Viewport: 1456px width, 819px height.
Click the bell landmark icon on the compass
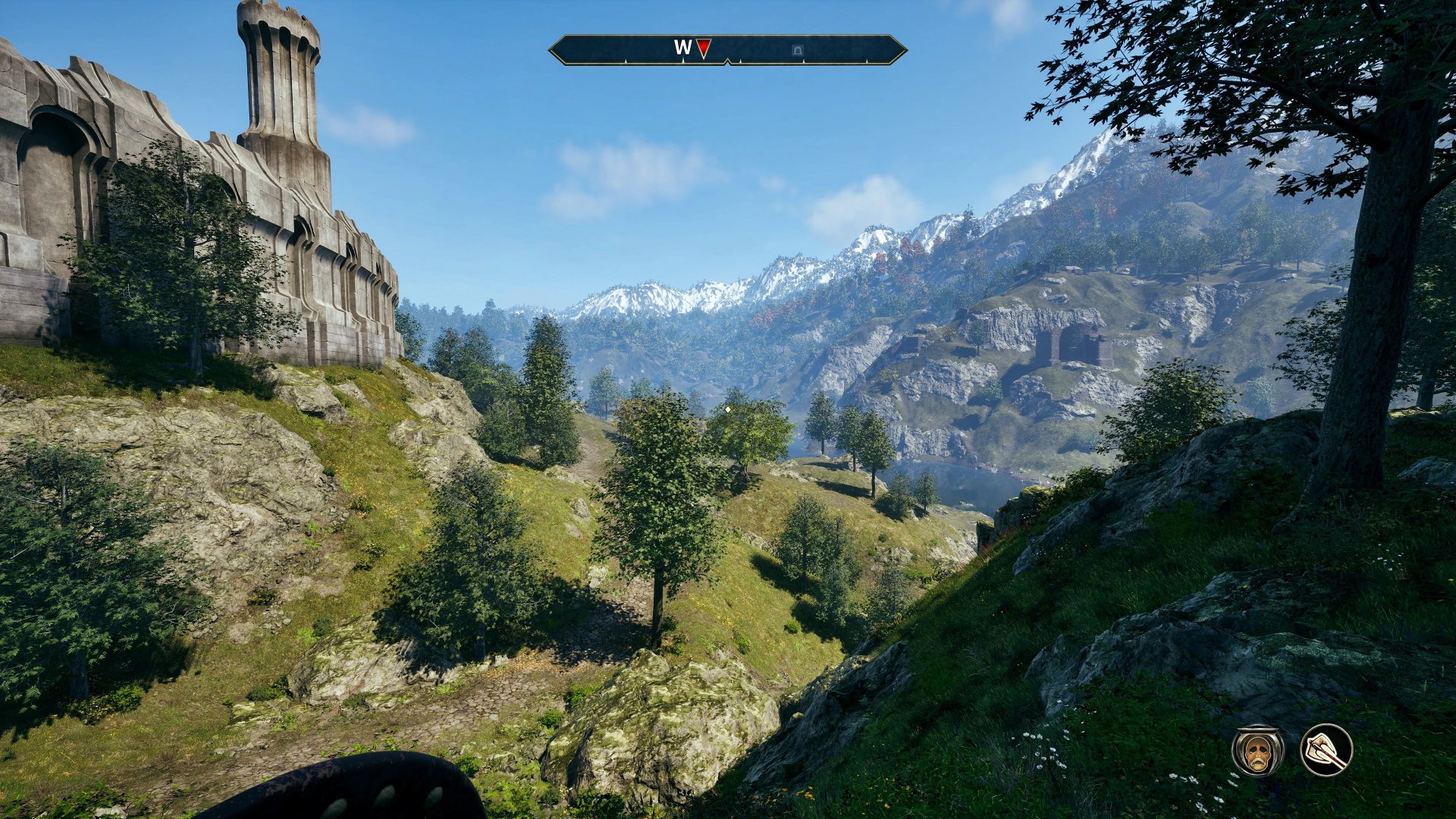click(797, 48)
